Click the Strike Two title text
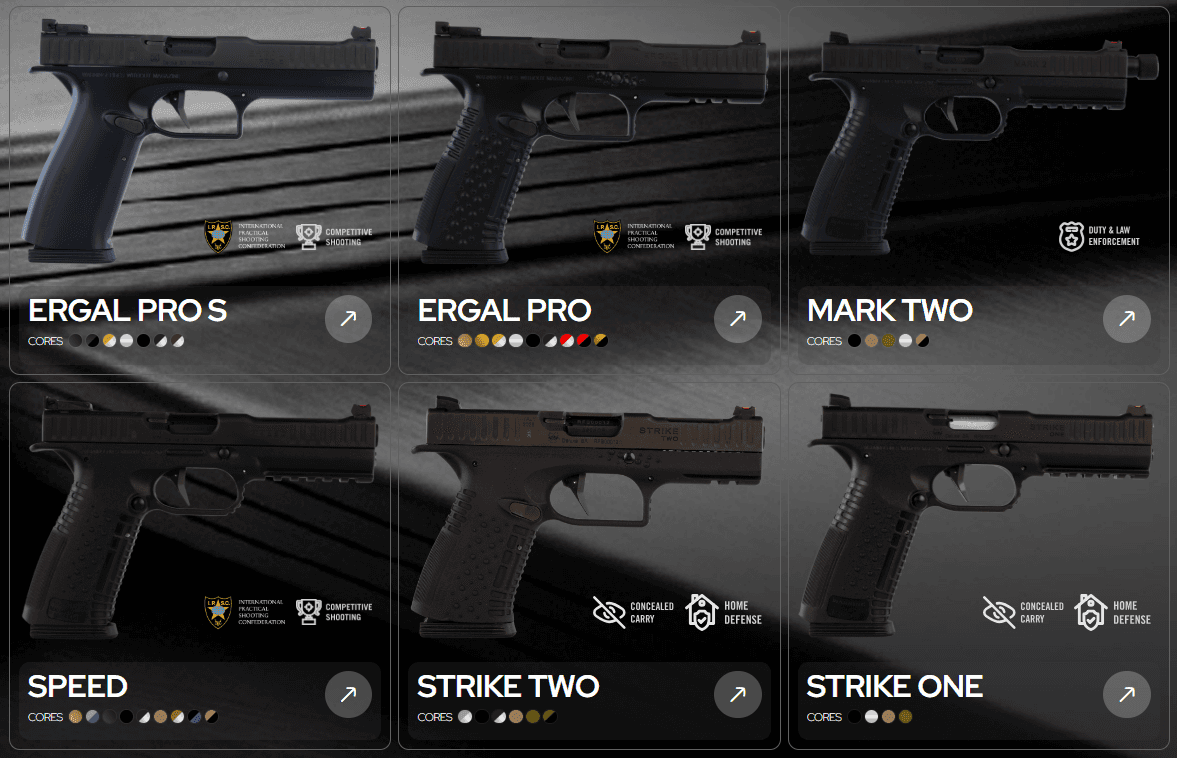 click(x=508, y=686)
